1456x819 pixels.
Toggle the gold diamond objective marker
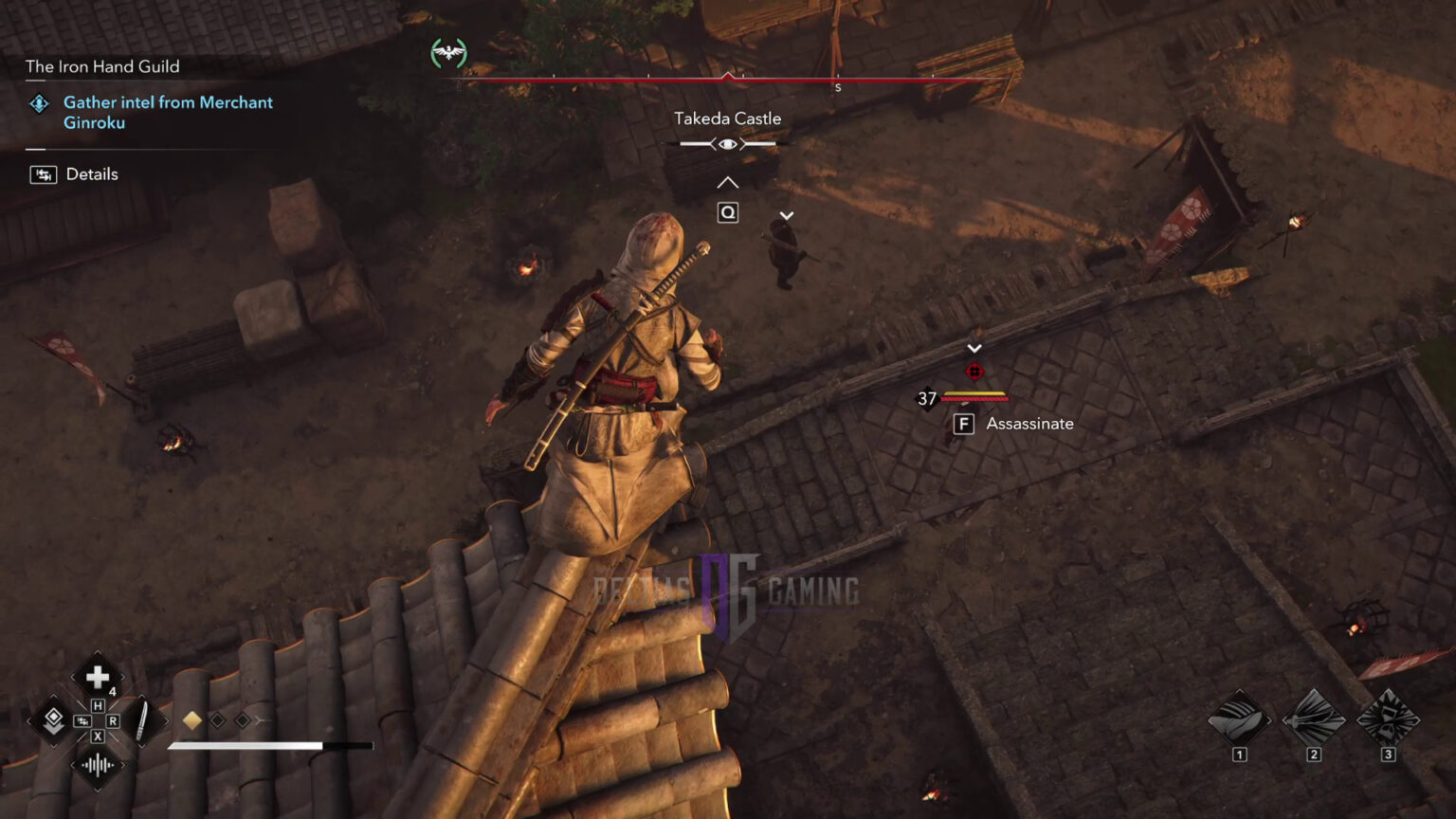click(x=192, y=720)
